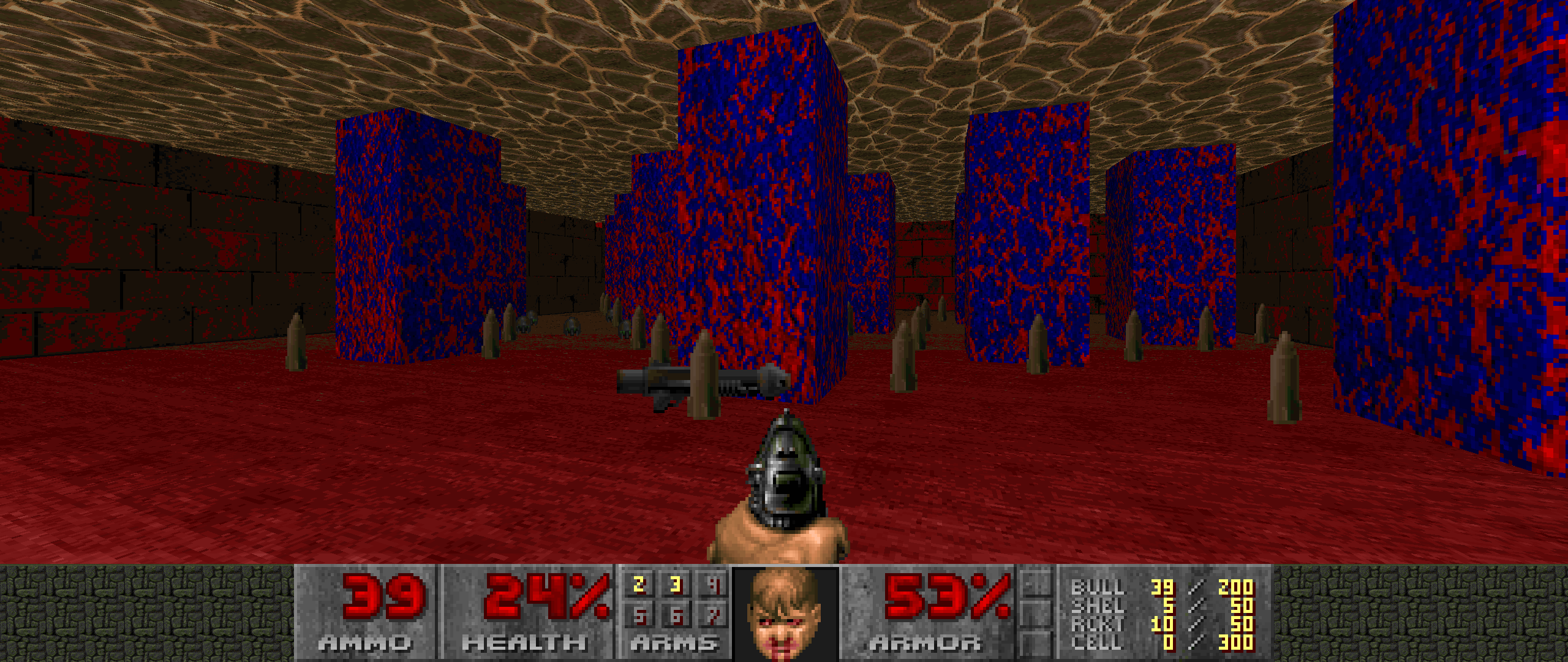The height and width of the screenshot is (662, 1568).
Task: Select weapon slot 2 in ARMS panel
Action: 639,585
